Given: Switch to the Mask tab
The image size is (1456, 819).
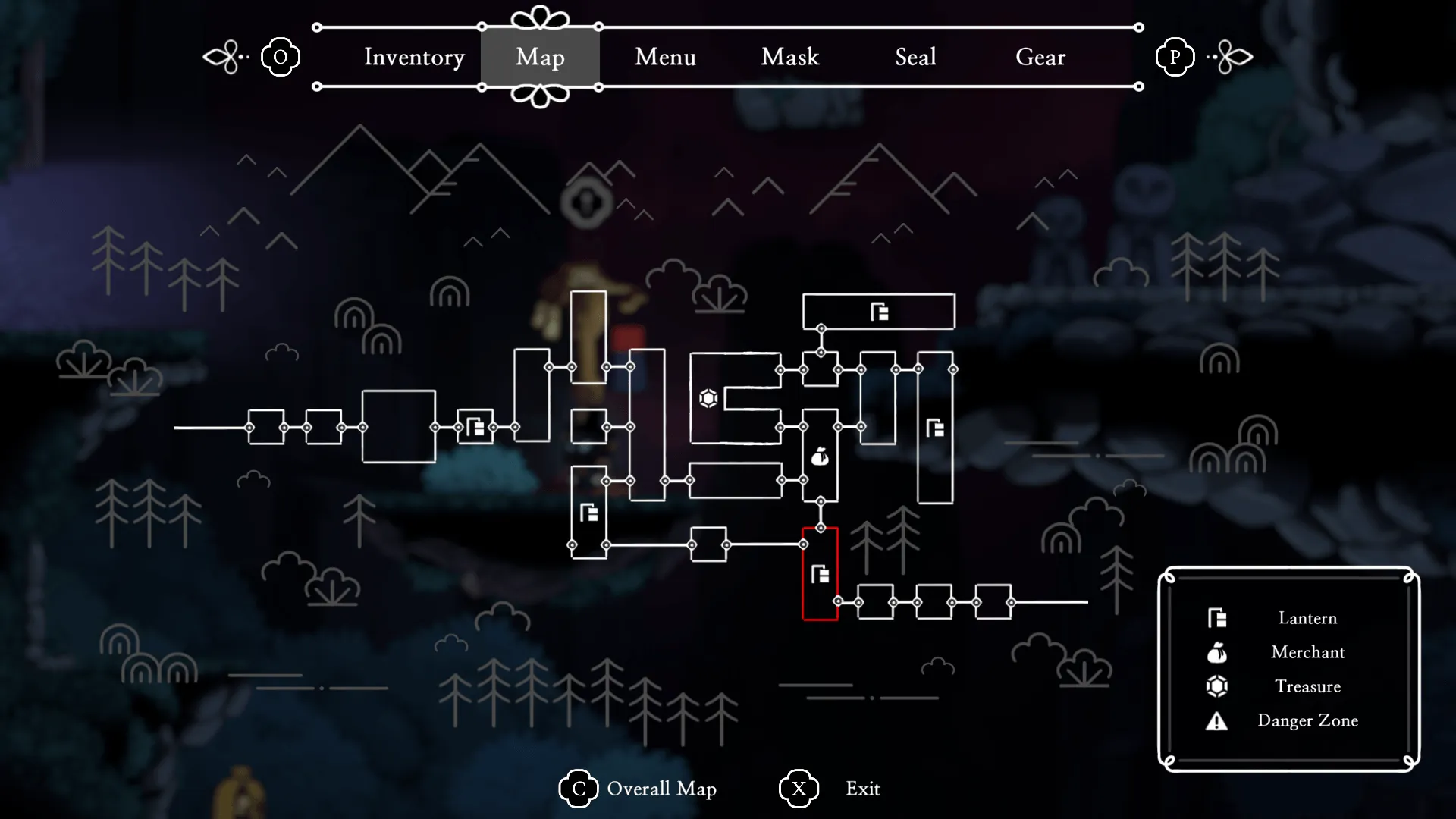Looking at the screenshot, I should coord(790,57).
